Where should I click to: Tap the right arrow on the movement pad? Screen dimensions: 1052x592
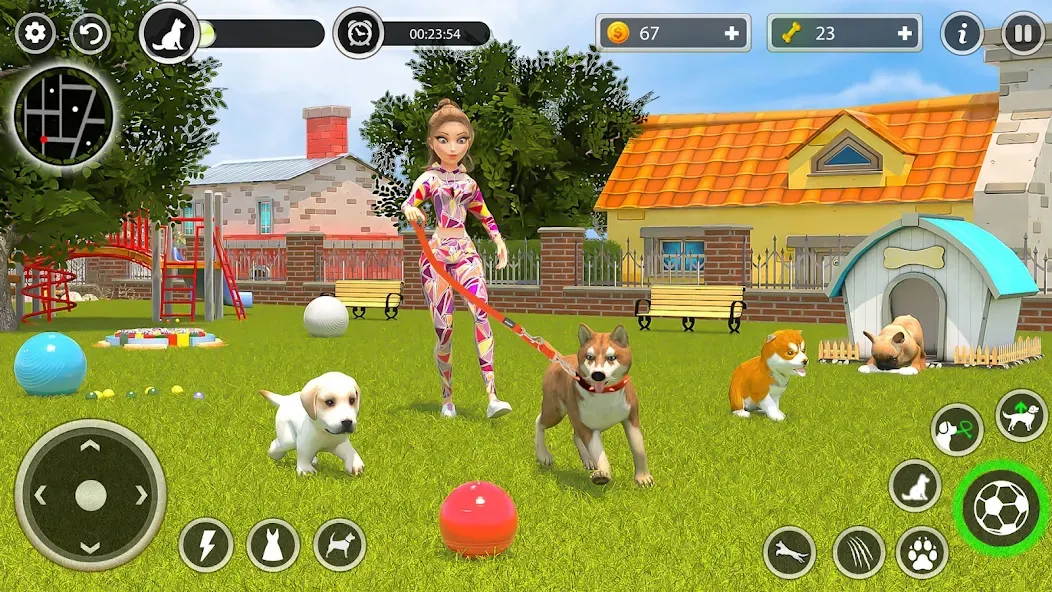coord(141,495)
